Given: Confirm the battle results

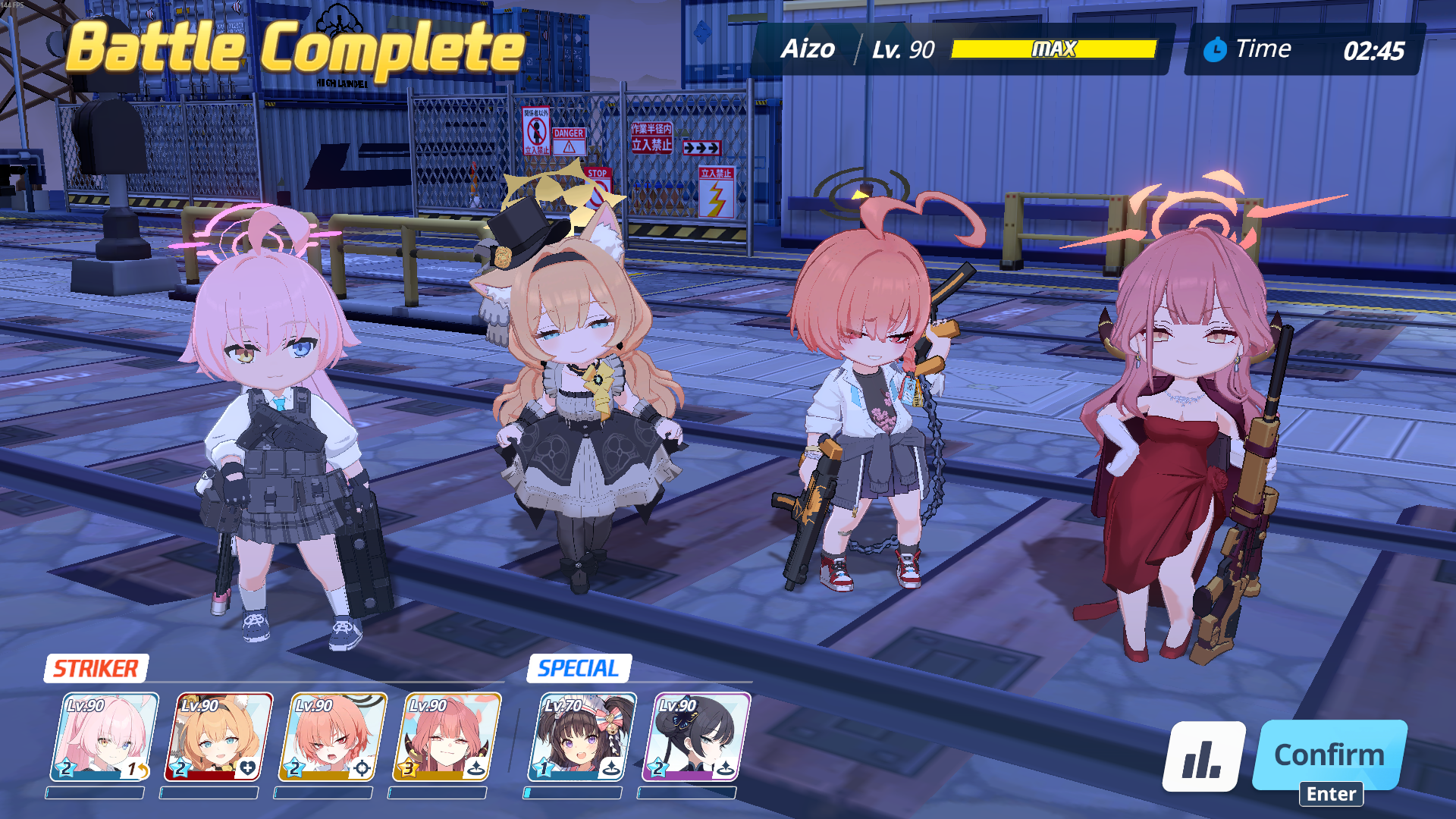Looking at the screenshot, I should click(1329, 755).
